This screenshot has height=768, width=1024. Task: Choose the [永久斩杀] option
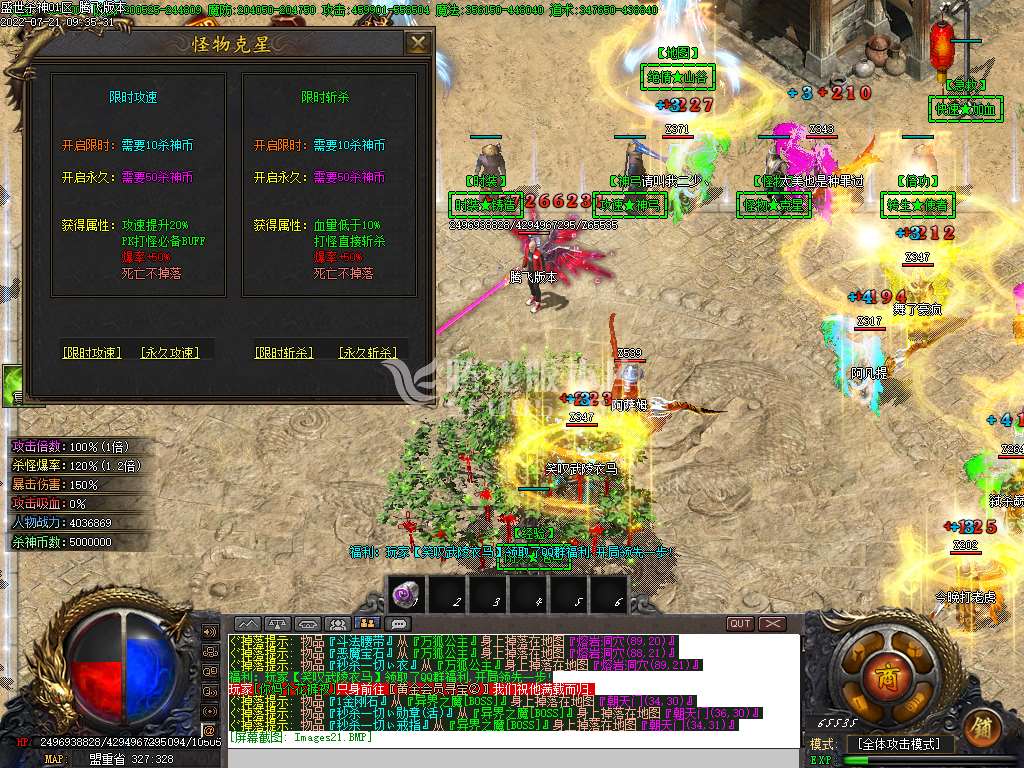click(367, 352)
